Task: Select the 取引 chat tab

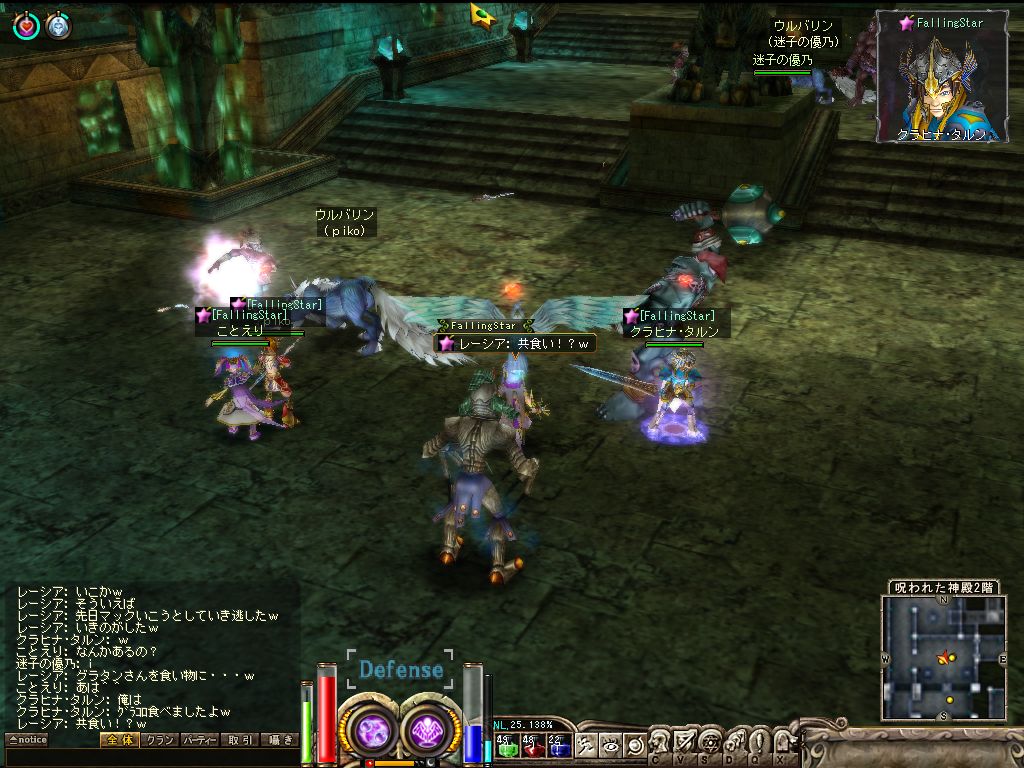Action: 240,740
